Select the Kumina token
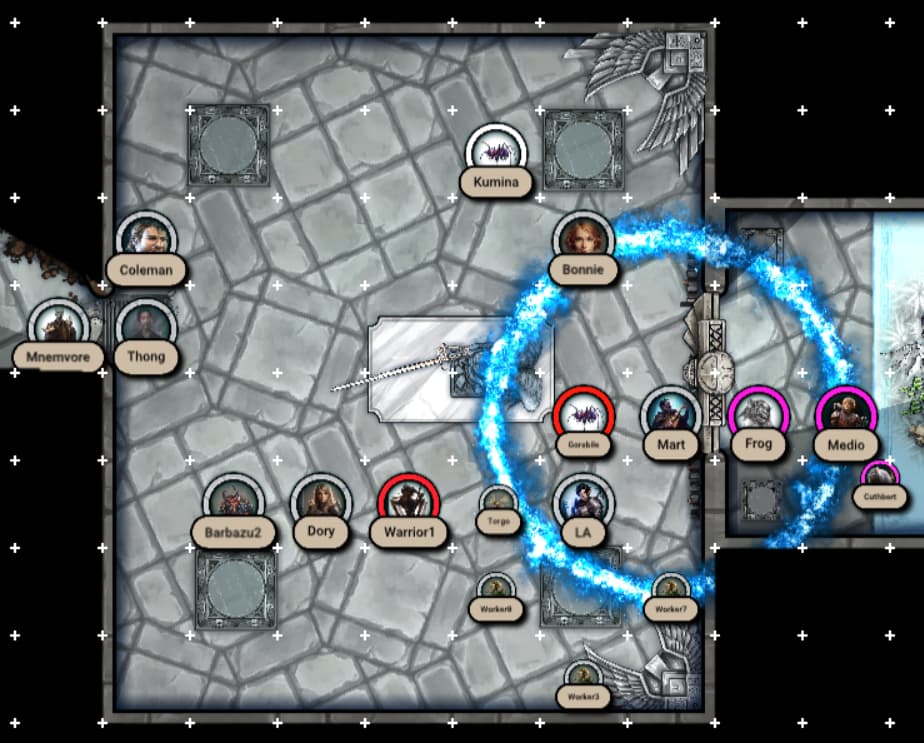This screenshot has height=743, width=924. [497, 153]
